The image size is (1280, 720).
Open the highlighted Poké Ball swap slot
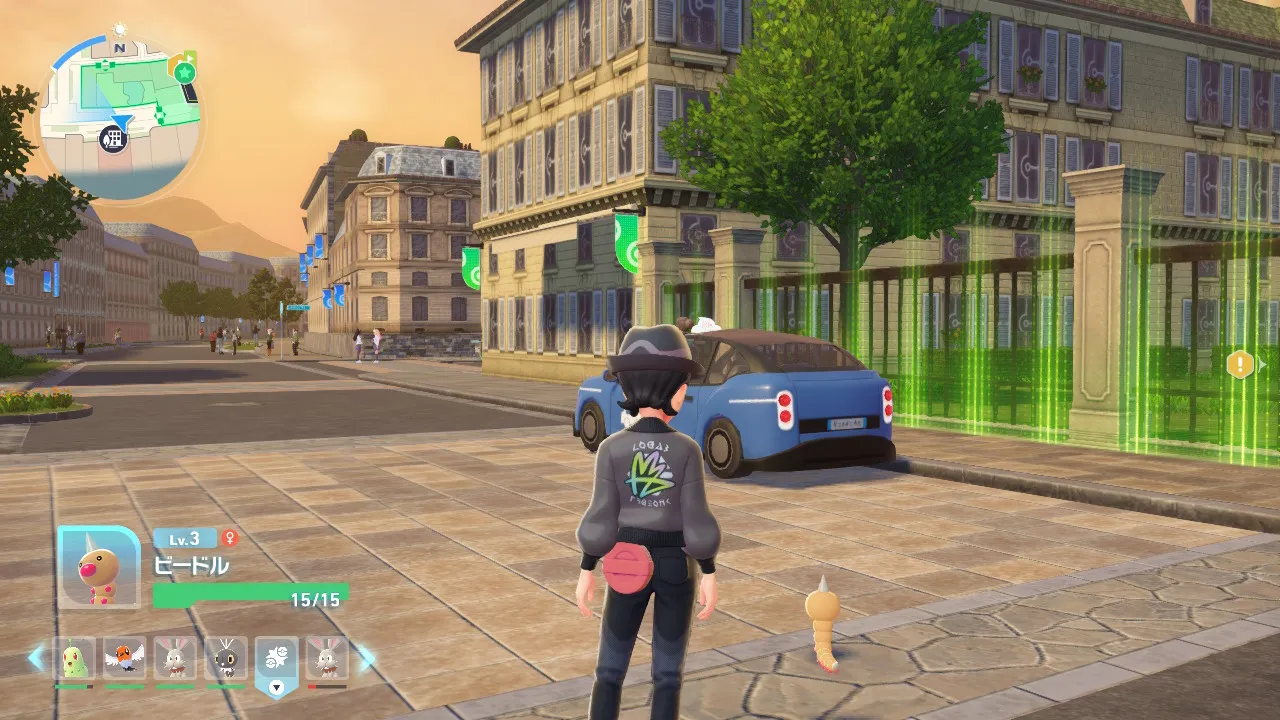276,660
